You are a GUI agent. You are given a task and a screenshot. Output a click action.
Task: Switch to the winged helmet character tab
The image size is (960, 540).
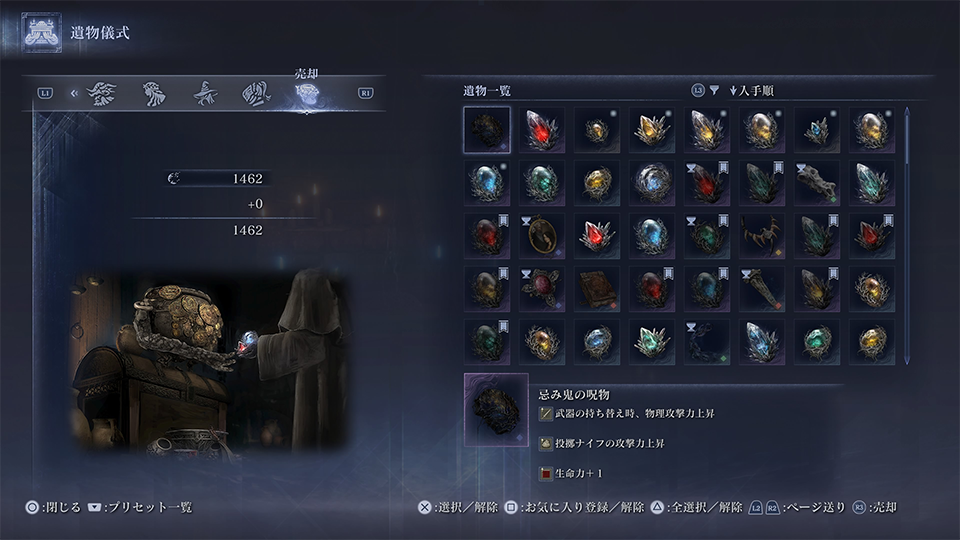point(102,93)
